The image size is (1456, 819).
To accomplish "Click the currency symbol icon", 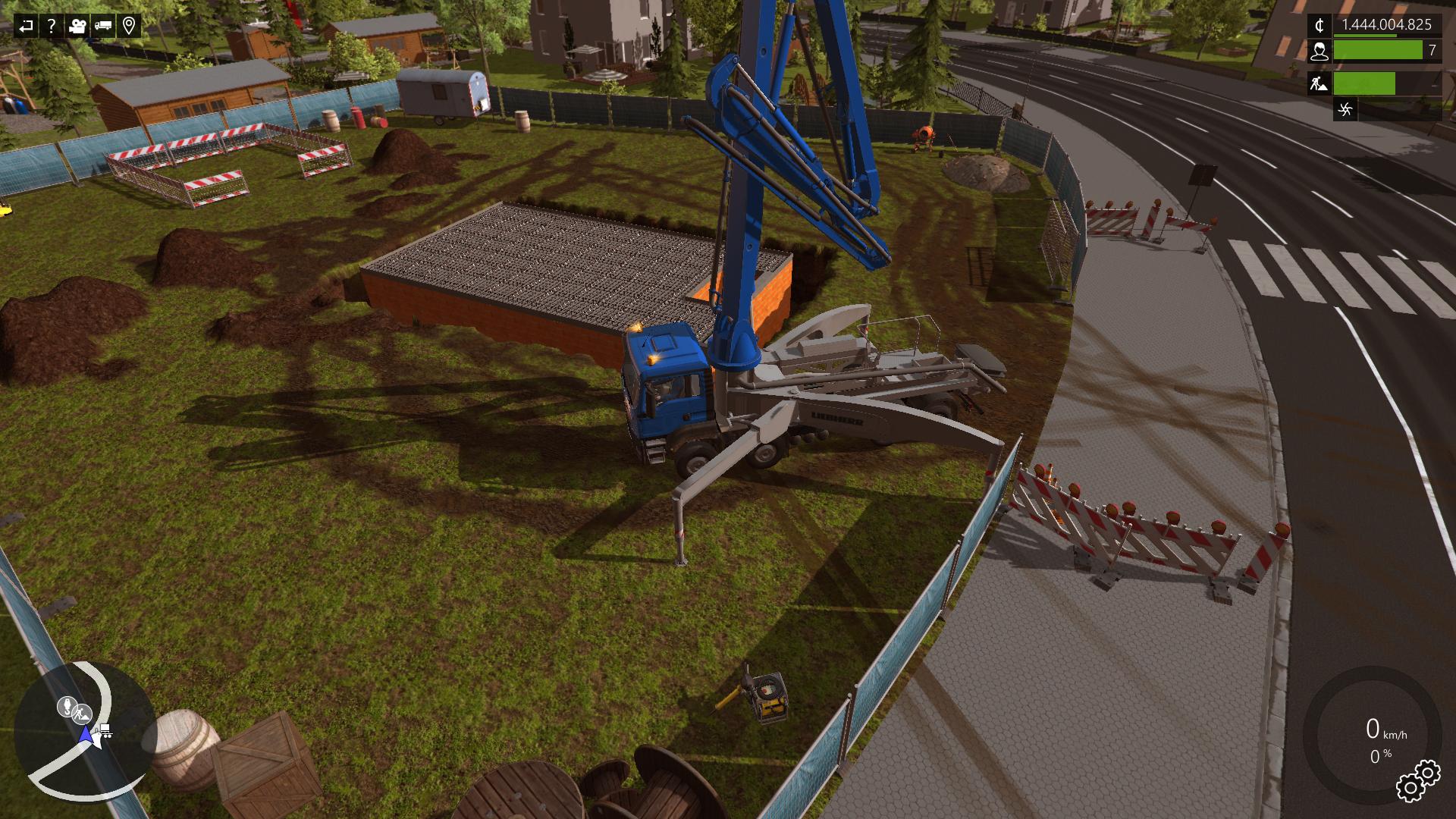I will 1319,26.
